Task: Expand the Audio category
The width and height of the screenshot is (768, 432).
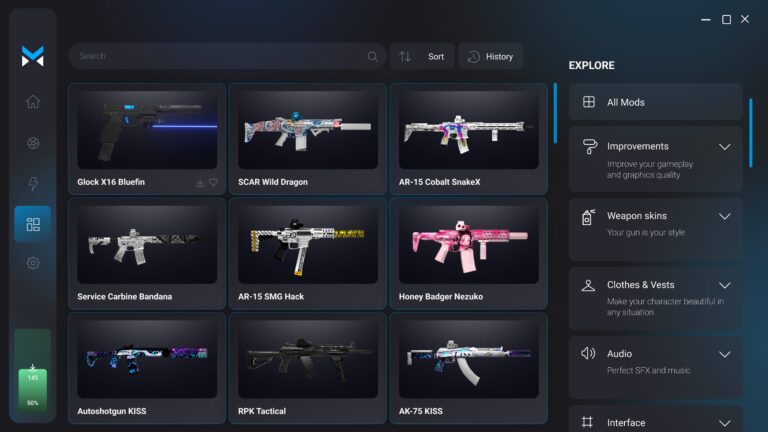Action: pos(725,354)
